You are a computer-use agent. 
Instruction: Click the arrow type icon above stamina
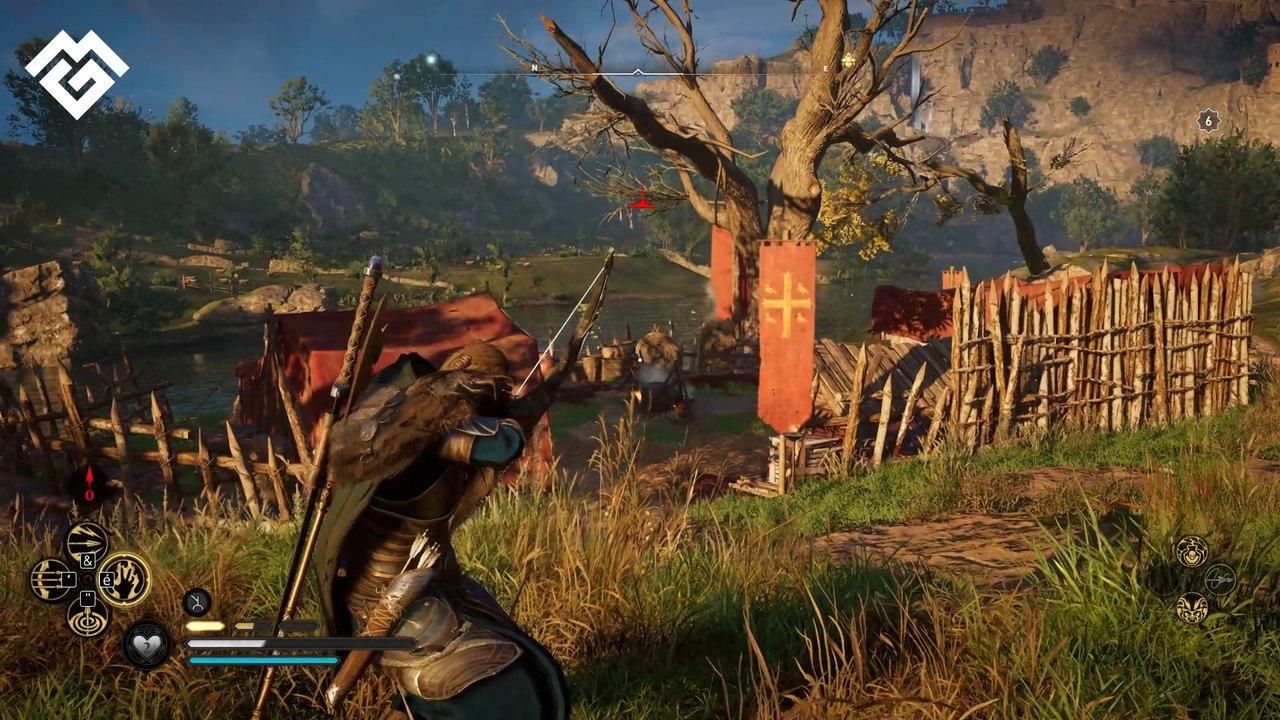tap(197, 602)
